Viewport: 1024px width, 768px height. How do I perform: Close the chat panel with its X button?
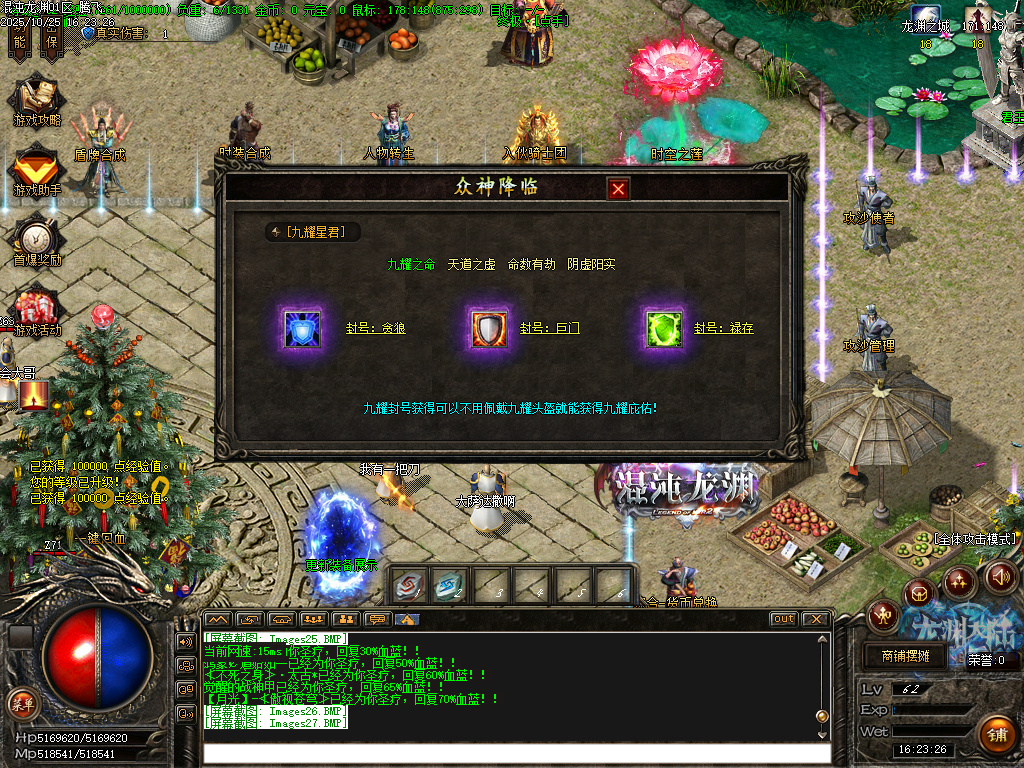[x=815, y=619]
